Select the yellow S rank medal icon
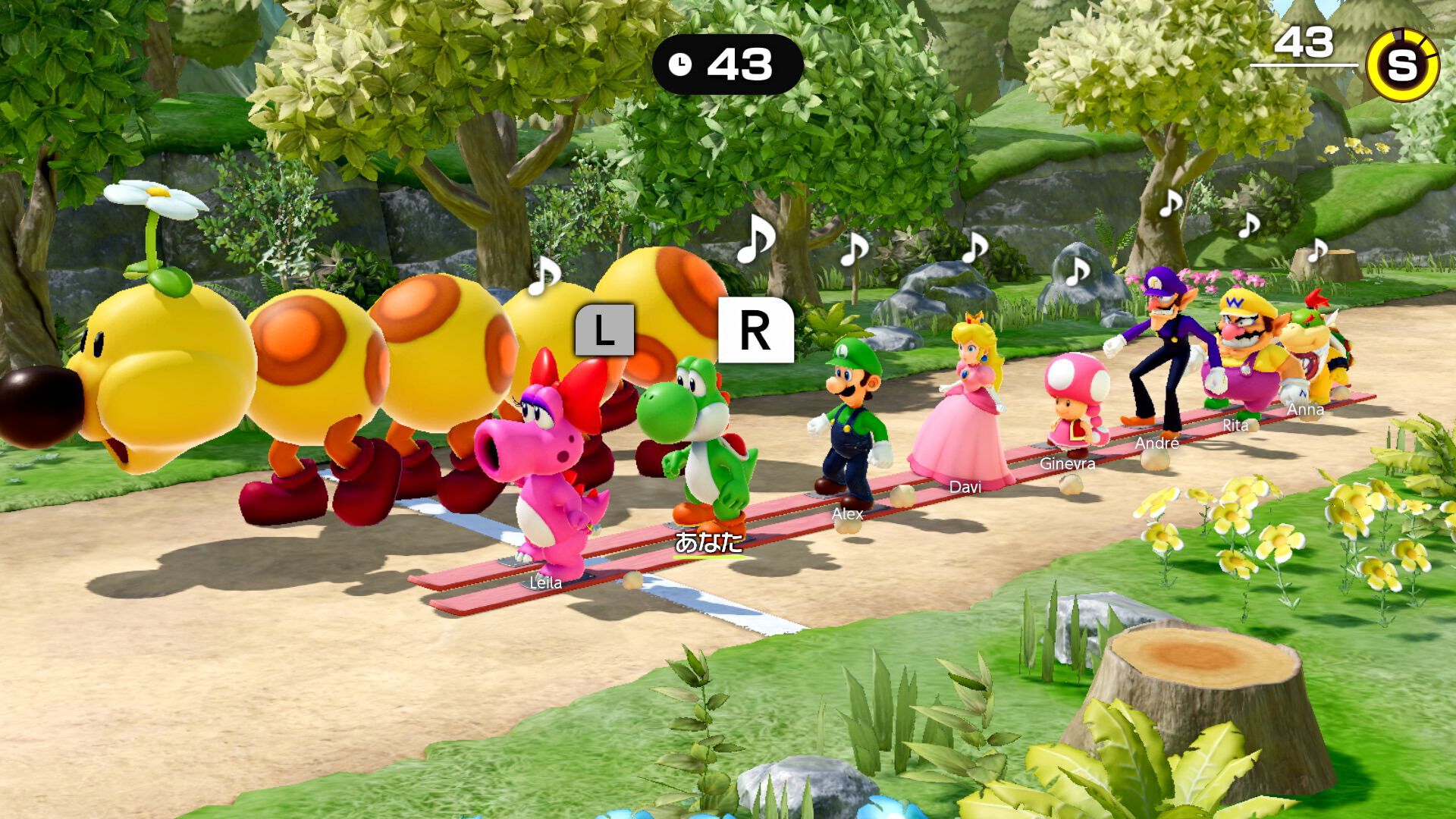The image size is (1456, 819). [1404, 66]
